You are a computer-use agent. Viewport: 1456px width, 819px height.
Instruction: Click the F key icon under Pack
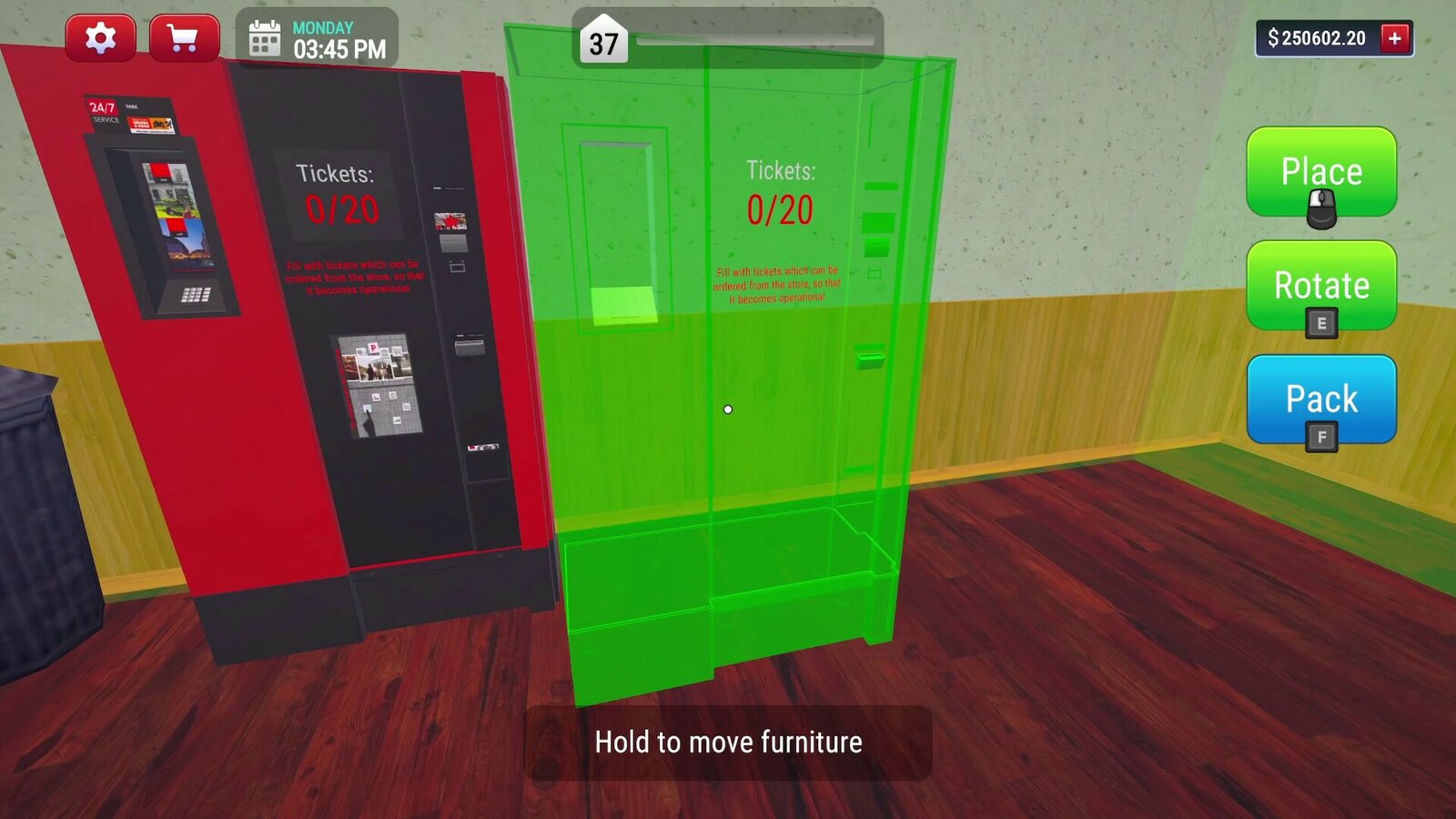[1320, 434]
